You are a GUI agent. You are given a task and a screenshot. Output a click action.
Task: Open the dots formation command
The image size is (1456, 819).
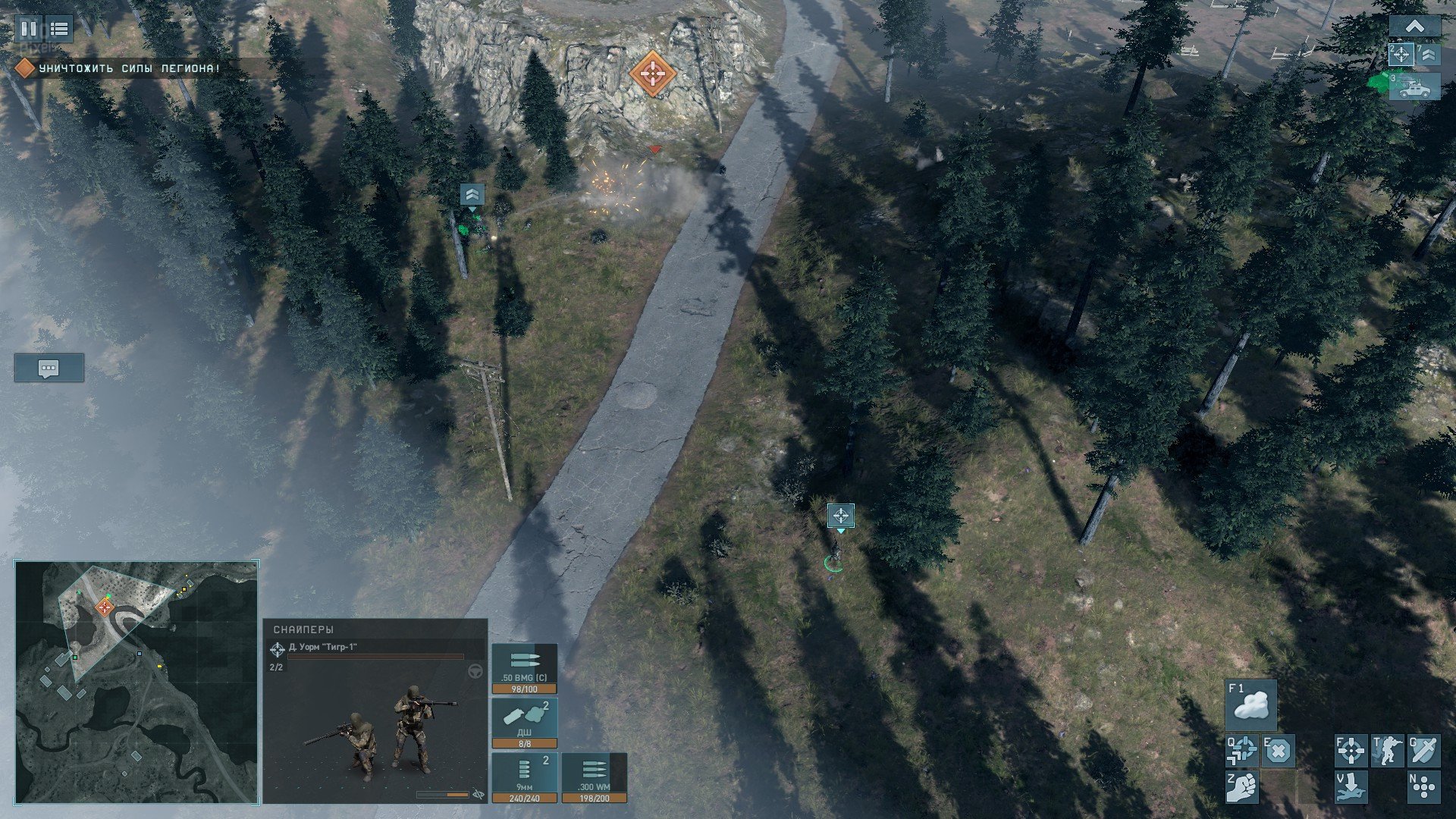[1423, 786]
